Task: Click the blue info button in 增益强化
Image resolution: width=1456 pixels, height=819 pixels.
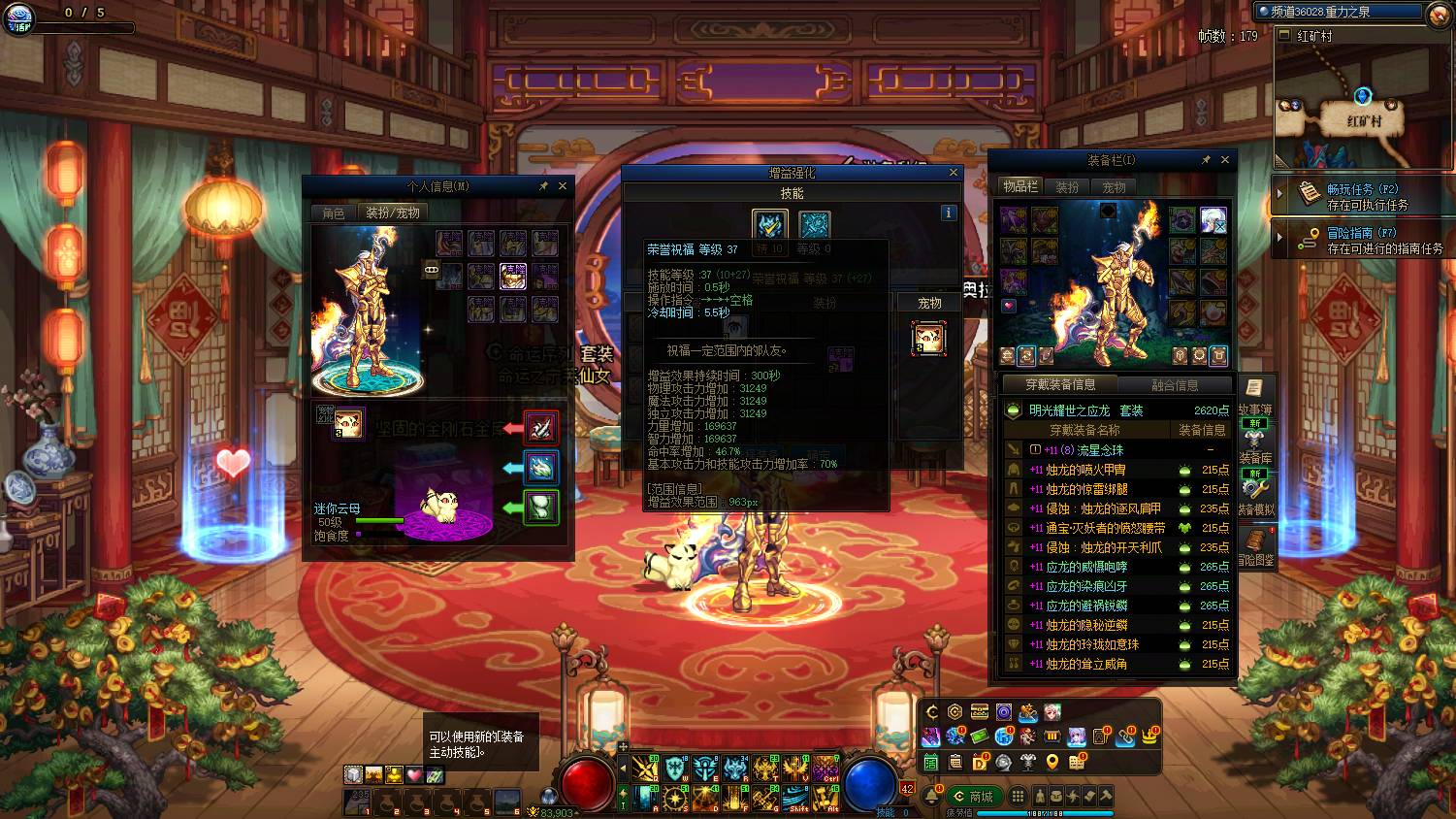Action: 949,213
